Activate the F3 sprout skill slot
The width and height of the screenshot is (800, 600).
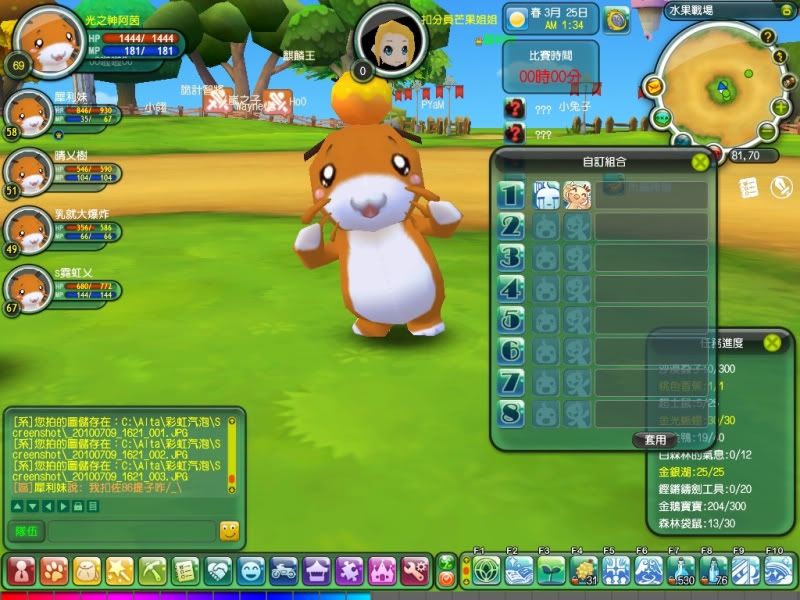click(x=551, y=571)
